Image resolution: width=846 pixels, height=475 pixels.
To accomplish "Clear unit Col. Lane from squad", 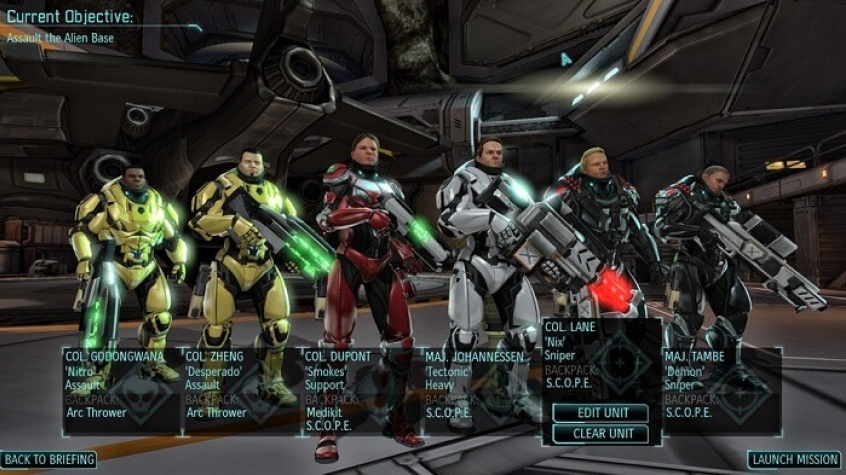I will [598, 434].
